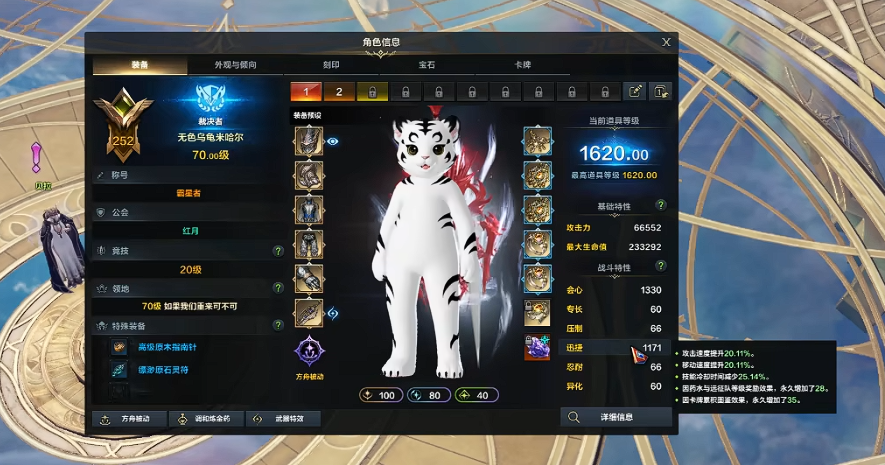Open the 方舟被动 button at bottom
Image resolution: width=885 pixels, height=465 pixels.
128,418
